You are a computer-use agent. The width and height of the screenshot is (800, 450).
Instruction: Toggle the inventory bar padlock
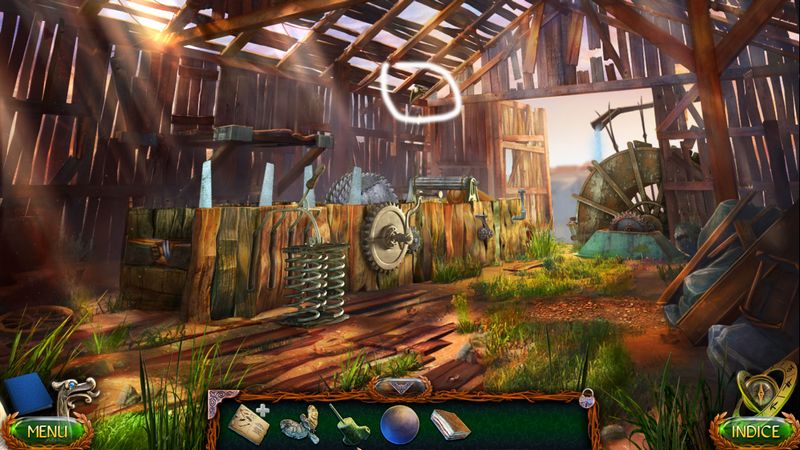587,398
